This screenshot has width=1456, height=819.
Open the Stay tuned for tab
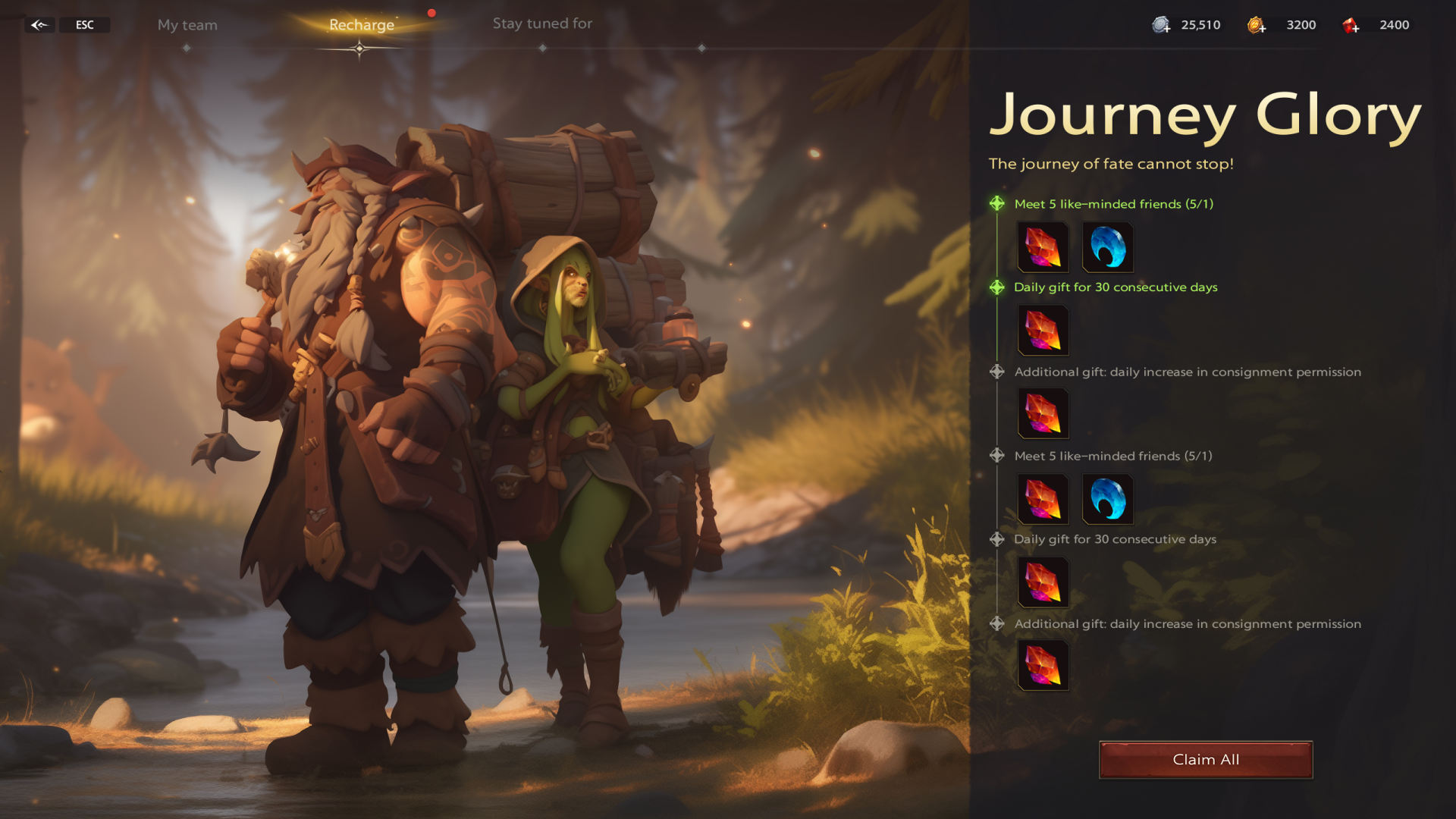(542, 24)
